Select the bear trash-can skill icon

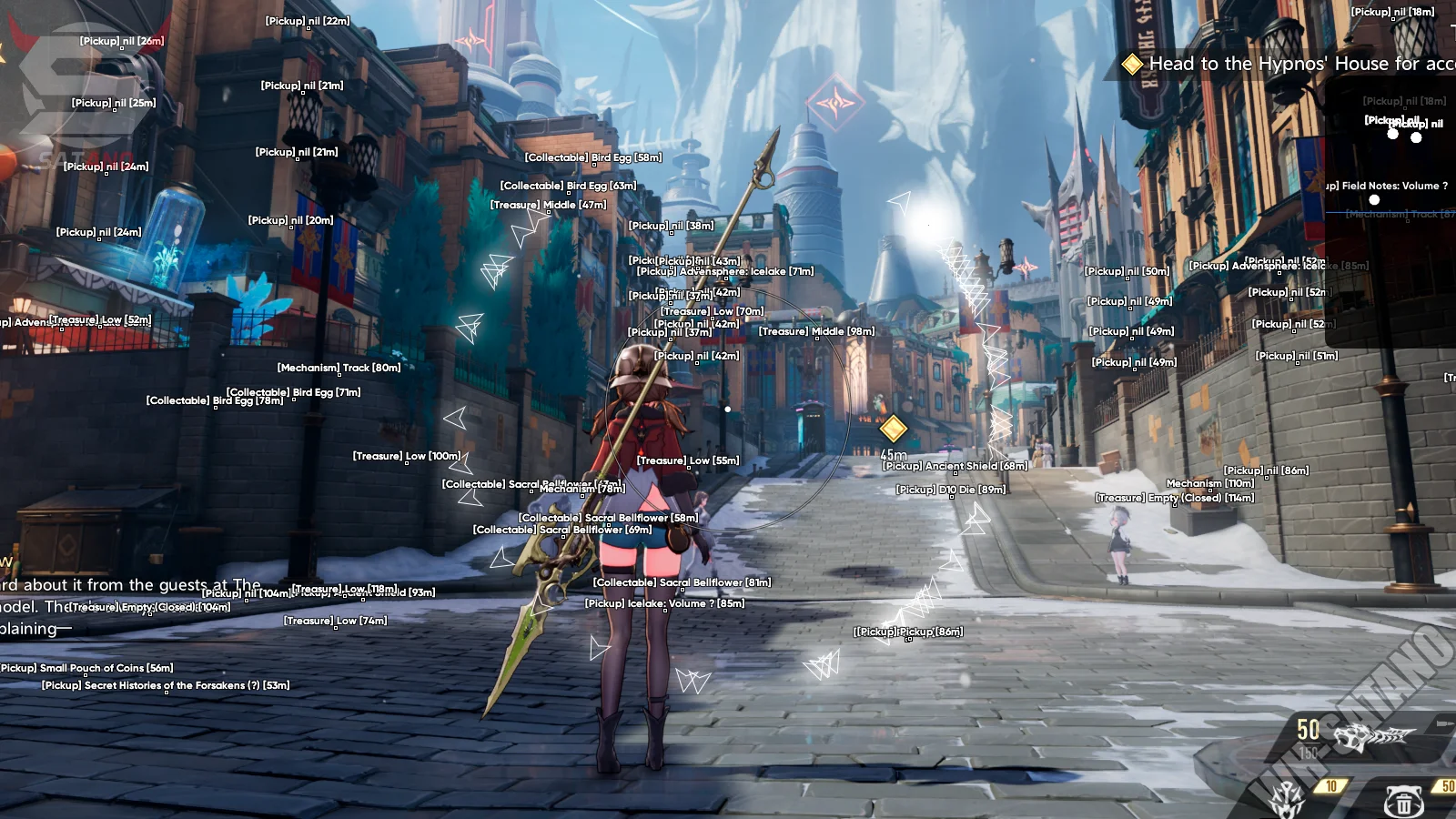tap(1402, 801)
